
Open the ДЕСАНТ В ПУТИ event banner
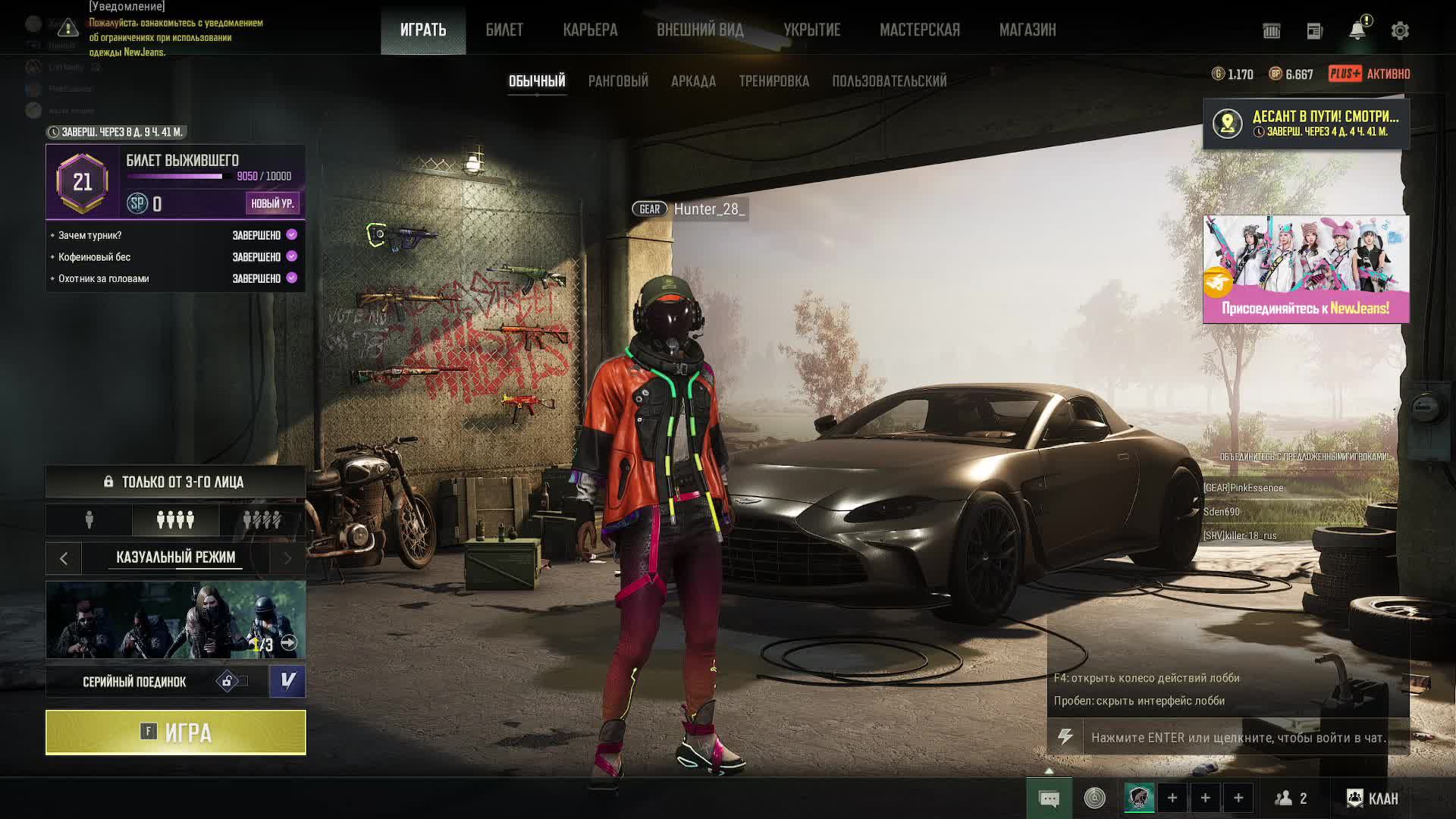coord(1306,123)
